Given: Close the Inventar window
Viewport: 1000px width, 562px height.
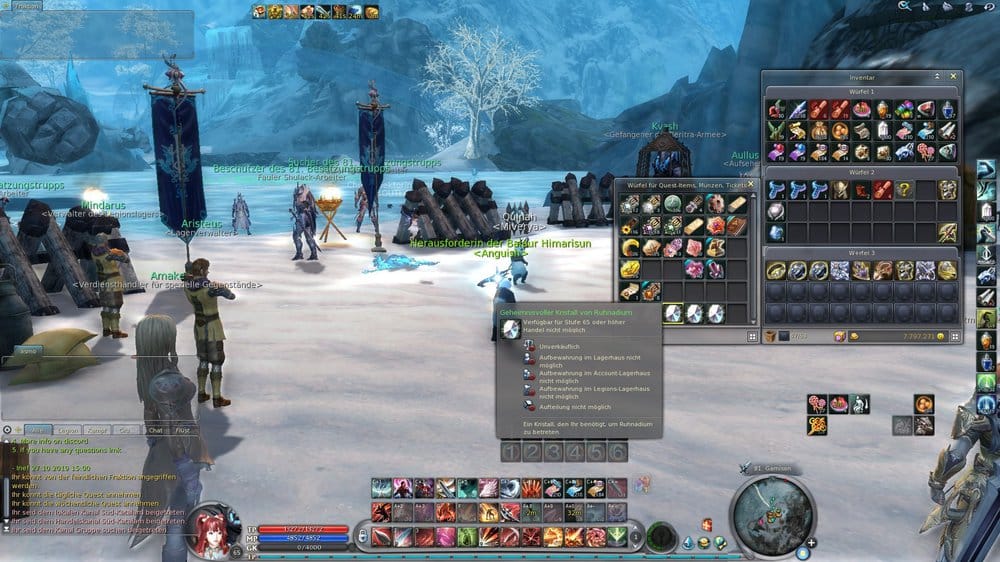Looking at the screenshot, I should (954, 76).
